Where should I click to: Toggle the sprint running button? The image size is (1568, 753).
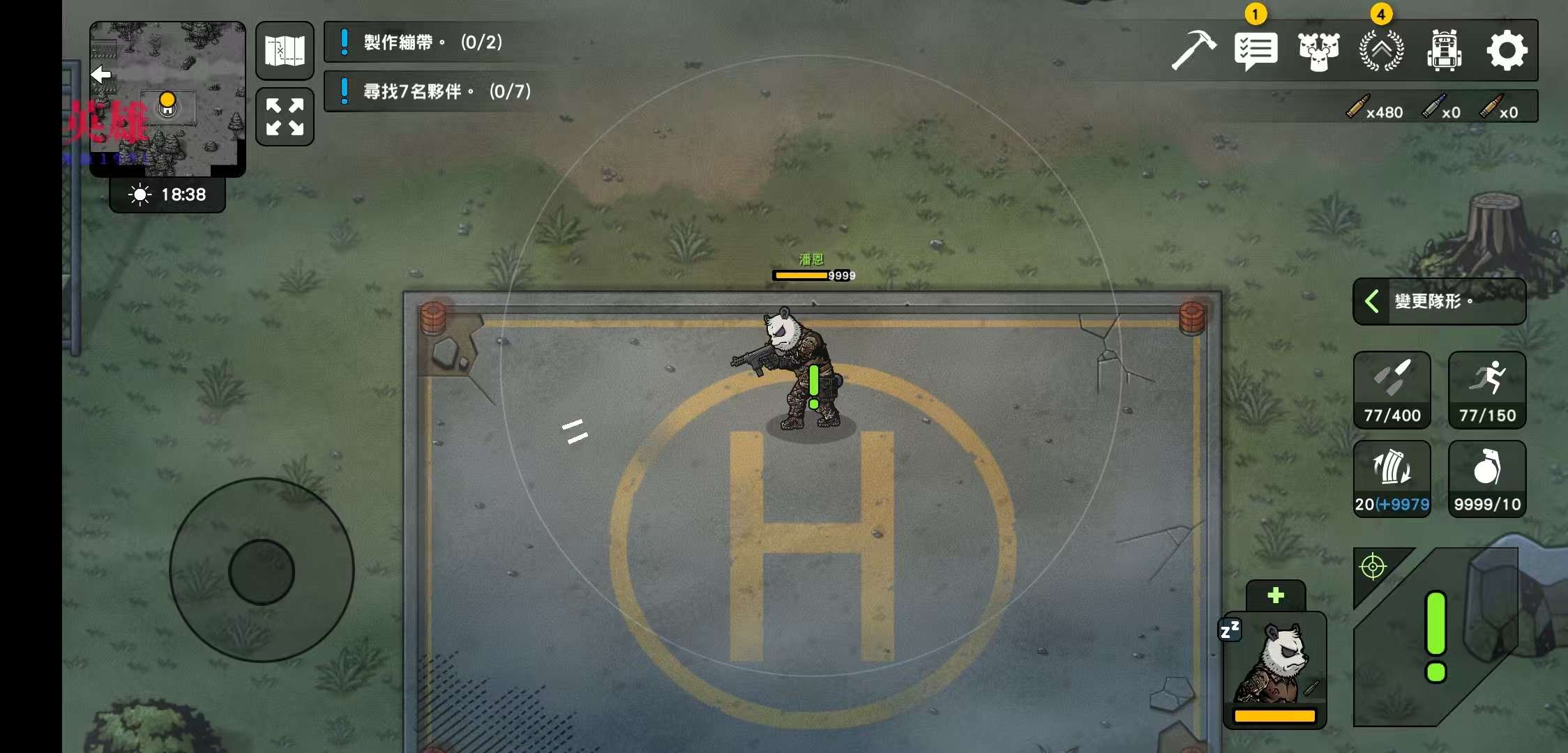click(x=1487, y=390)
